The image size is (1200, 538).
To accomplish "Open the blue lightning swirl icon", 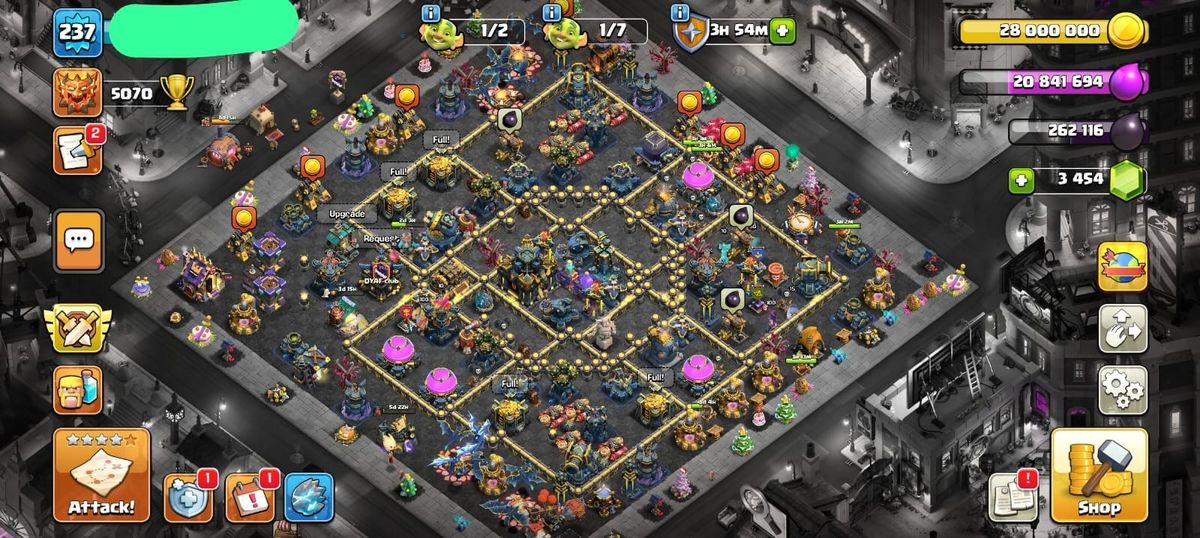I will (x=308, y=497).
